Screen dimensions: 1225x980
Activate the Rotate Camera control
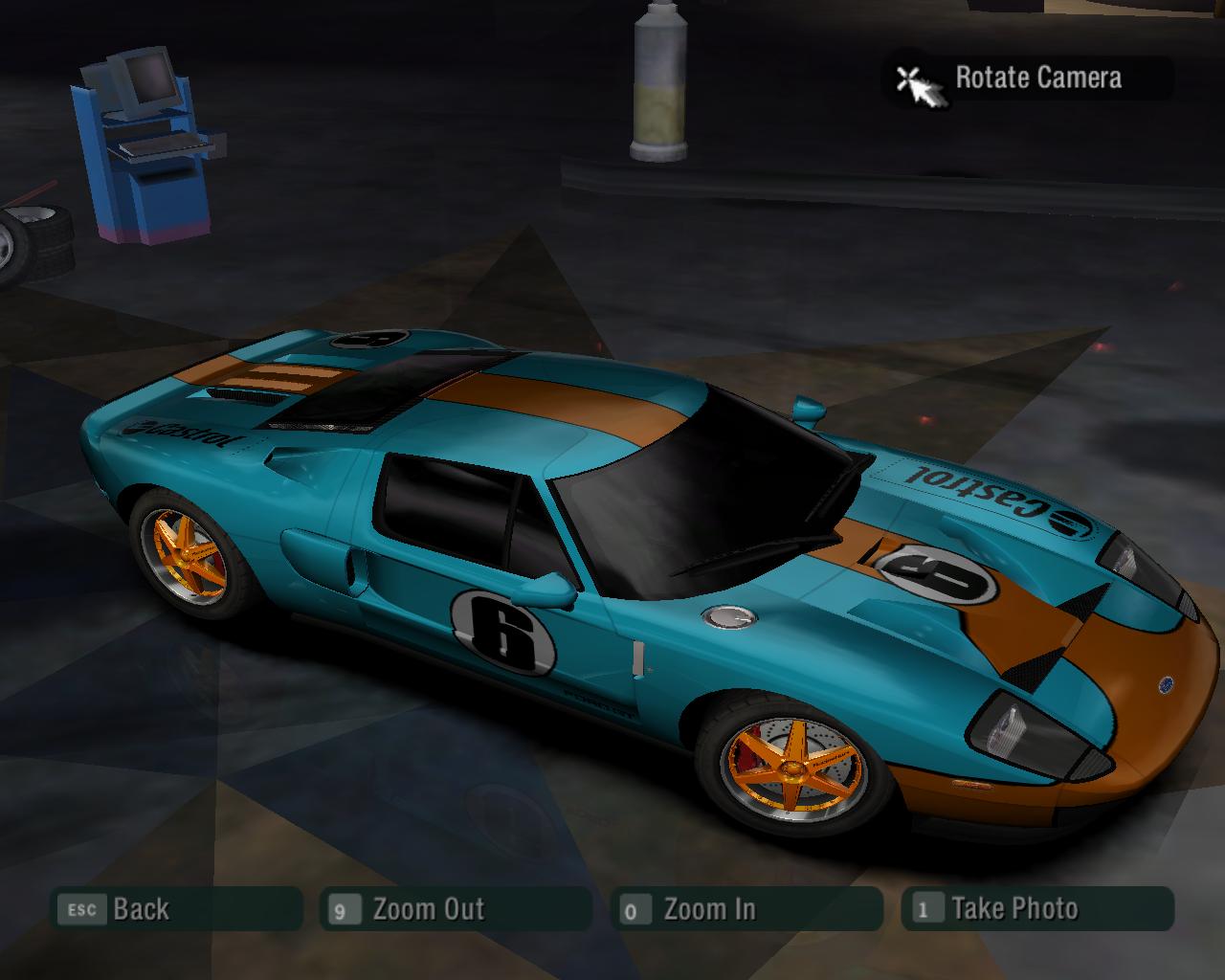click(1027, 78)
